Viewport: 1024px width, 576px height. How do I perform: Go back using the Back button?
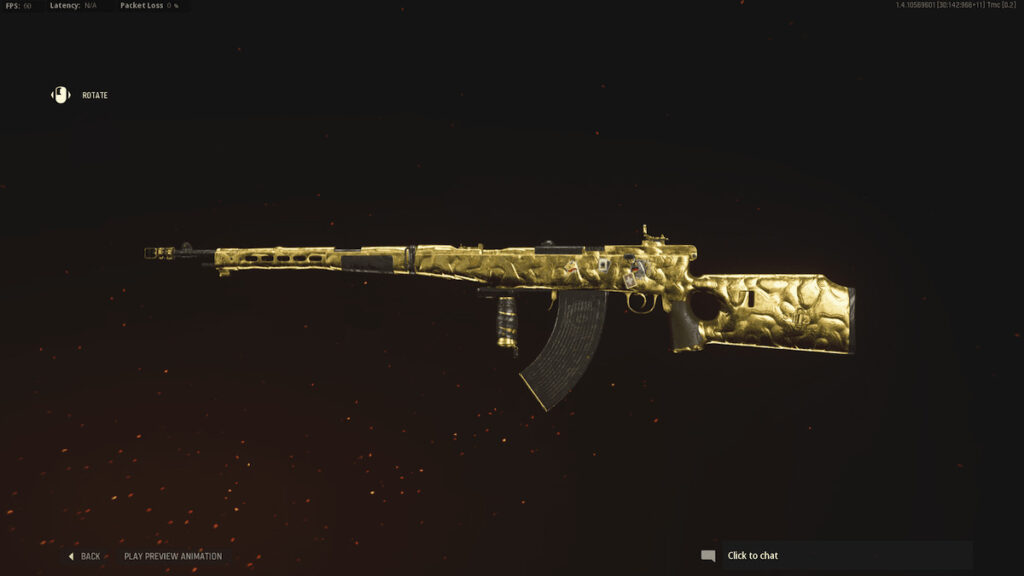(x=85, y=556)
